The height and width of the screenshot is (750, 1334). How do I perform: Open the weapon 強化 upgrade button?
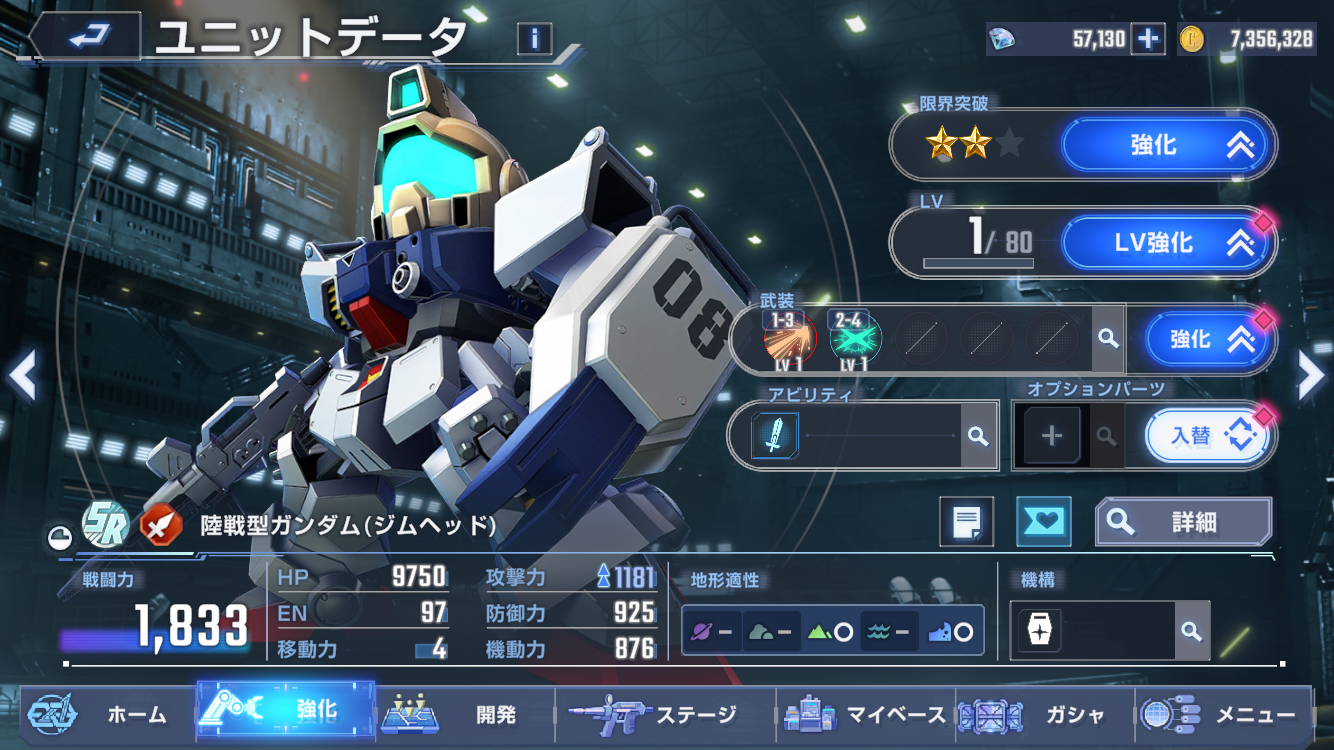[1209, 340]
